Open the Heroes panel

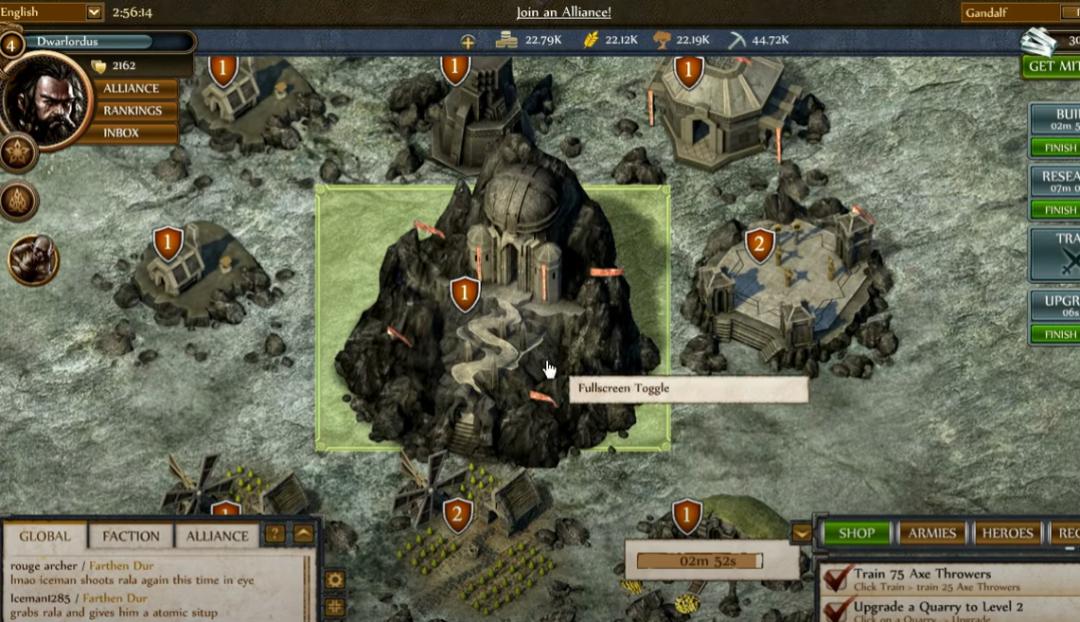click(x=1006, y=533)
